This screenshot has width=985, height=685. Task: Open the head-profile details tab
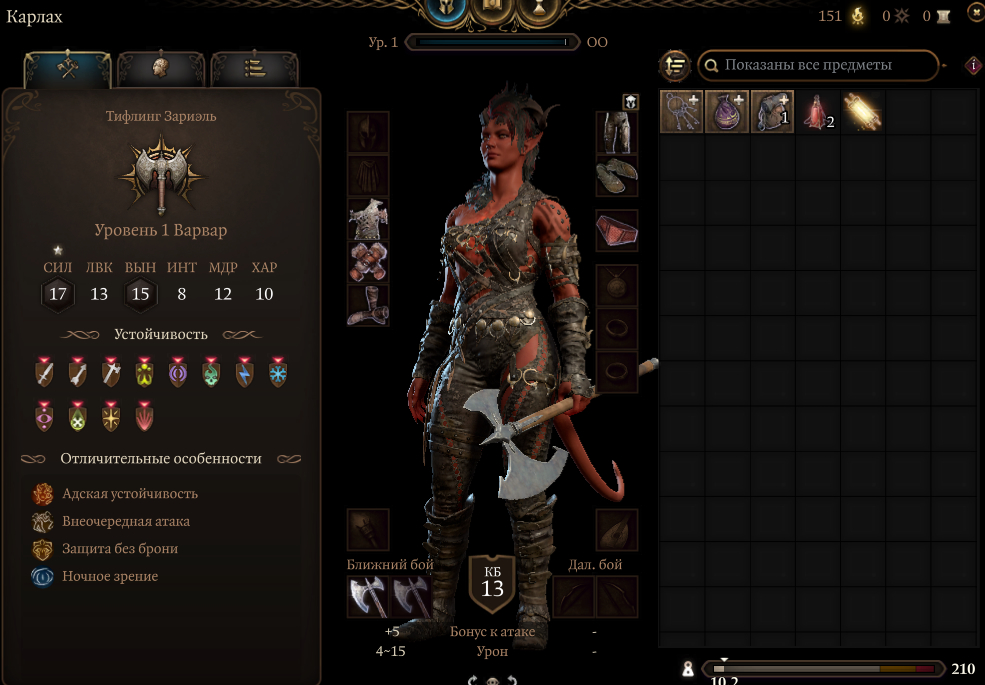pos(160,68)
